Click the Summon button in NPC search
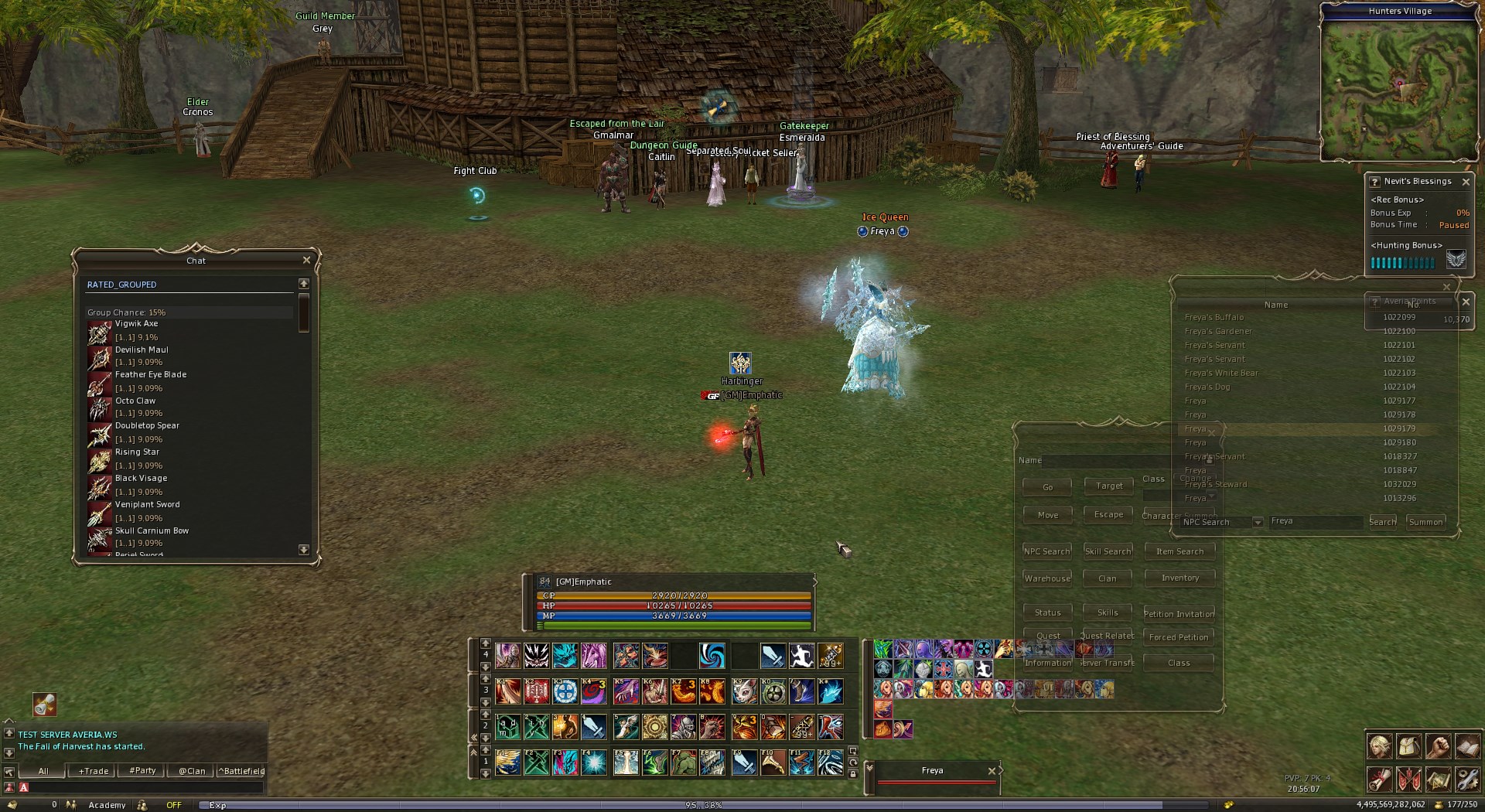This screenshot has width=1485, height=812. coord(1425,522)
